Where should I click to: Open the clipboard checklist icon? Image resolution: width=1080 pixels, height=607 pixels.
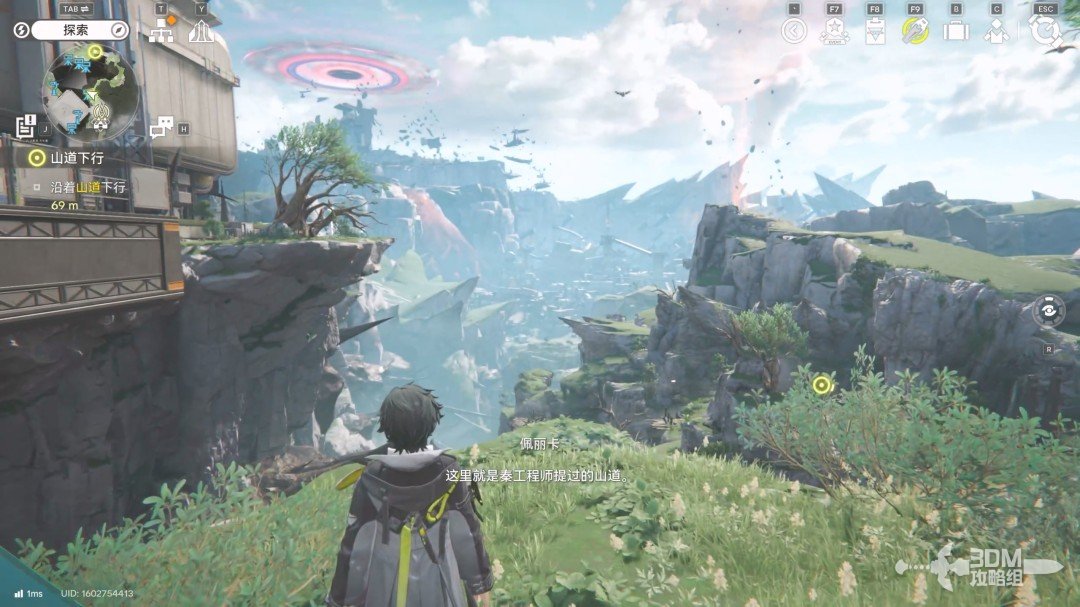point(875,31)
